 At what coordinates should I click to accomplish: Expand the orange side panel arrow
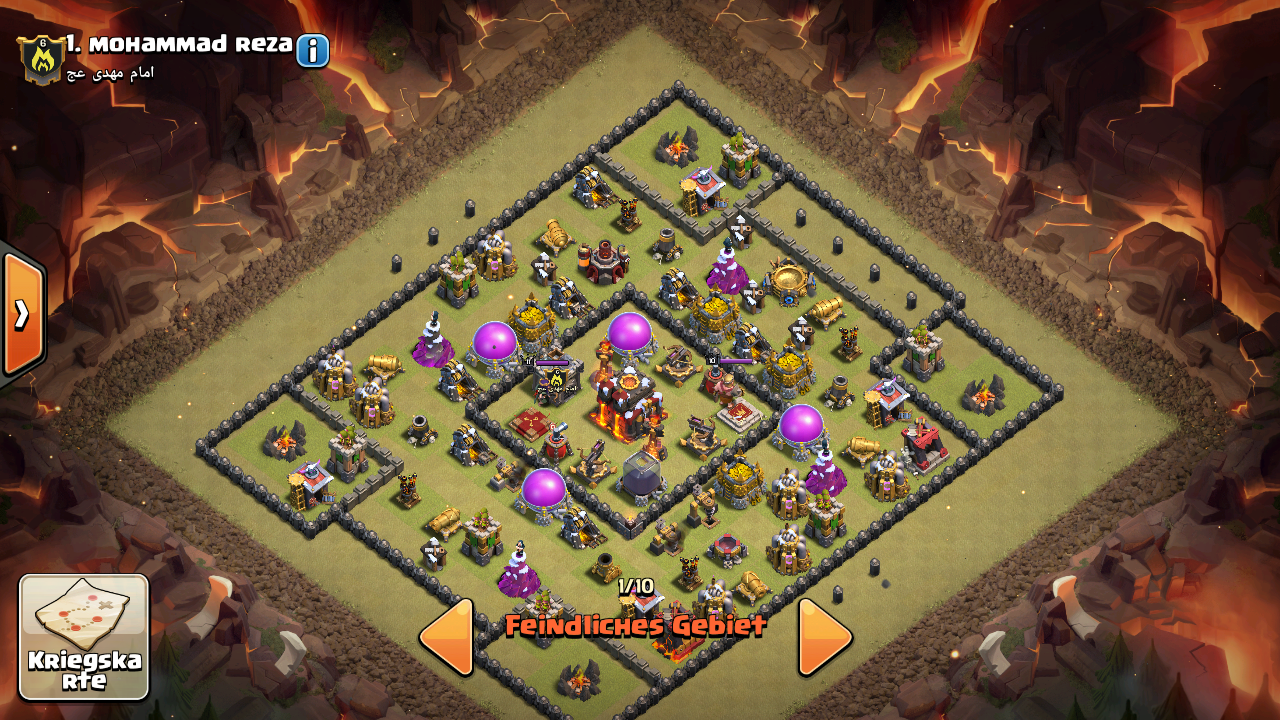(22, 314)
